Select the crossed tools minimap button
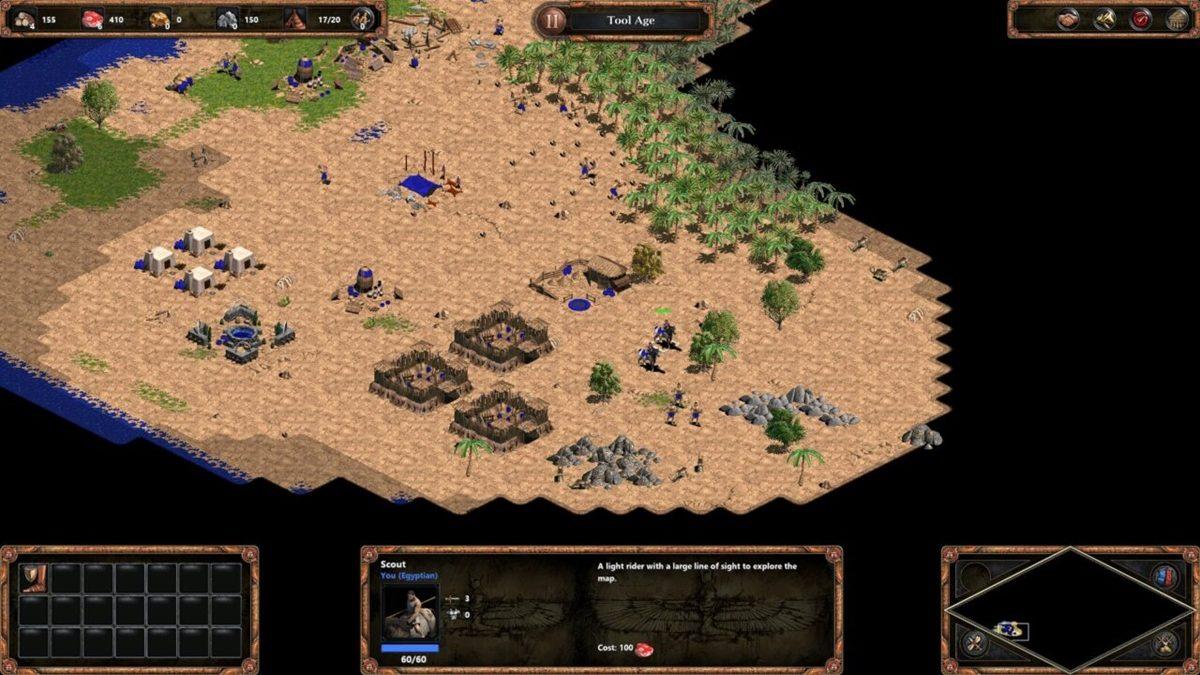Image resolution: width=1200 pixels, height=675 pixels. point(975,642)
